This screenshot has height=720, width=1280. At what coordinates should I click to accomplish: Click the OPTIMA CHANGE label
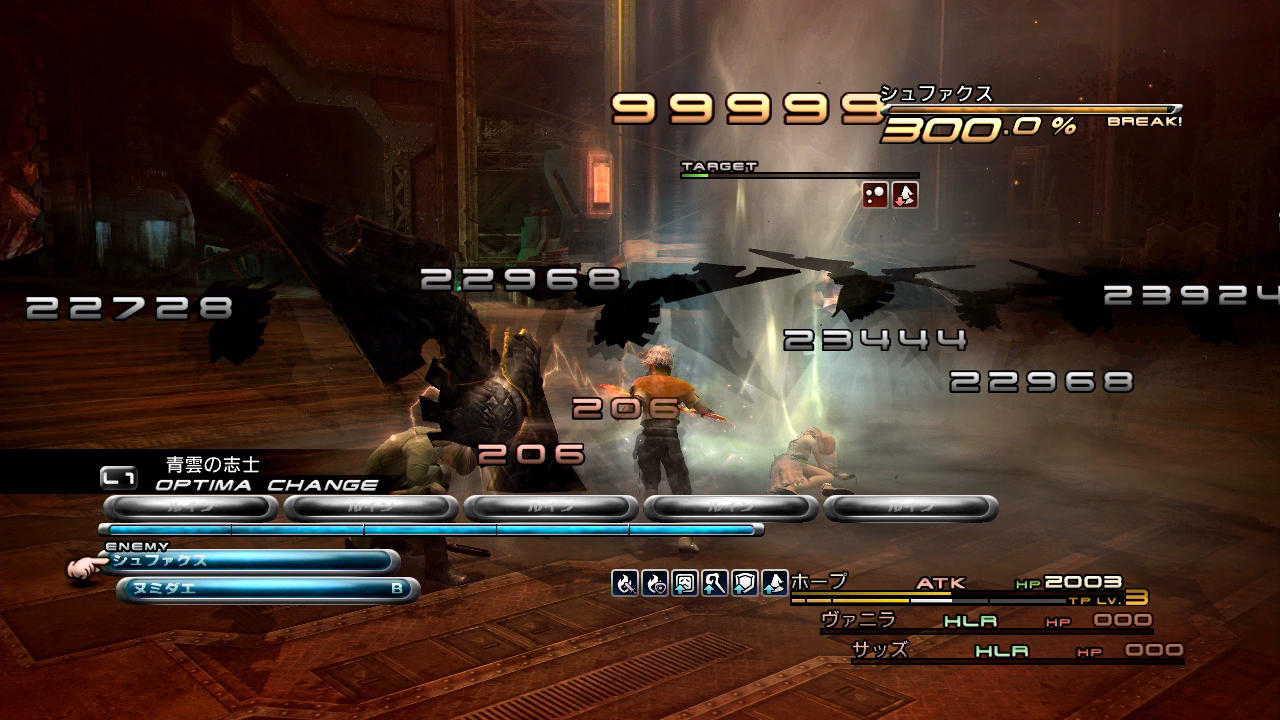(x=267, y=485)
